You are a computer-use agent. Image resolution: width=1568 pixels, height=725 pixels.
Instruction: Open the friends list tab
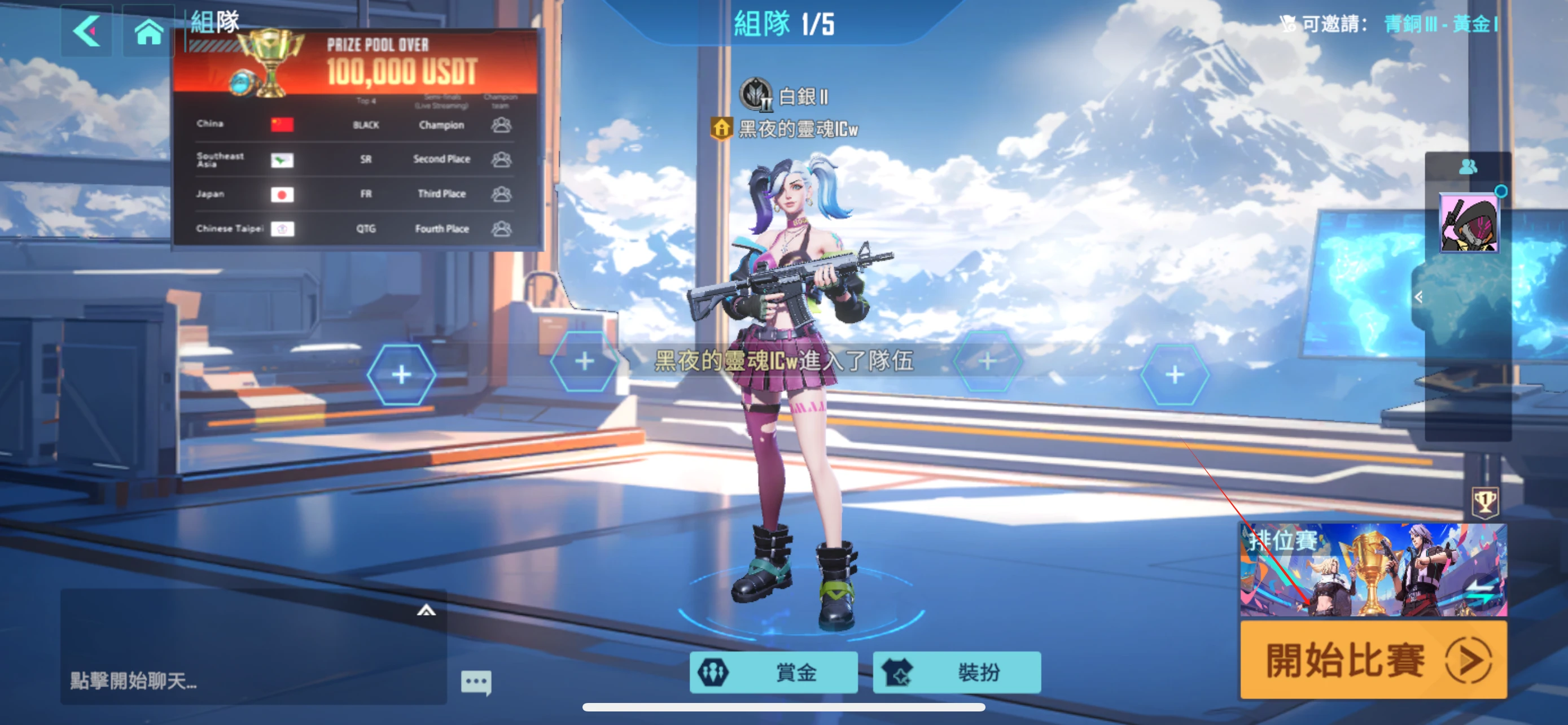pos(1468,166)
